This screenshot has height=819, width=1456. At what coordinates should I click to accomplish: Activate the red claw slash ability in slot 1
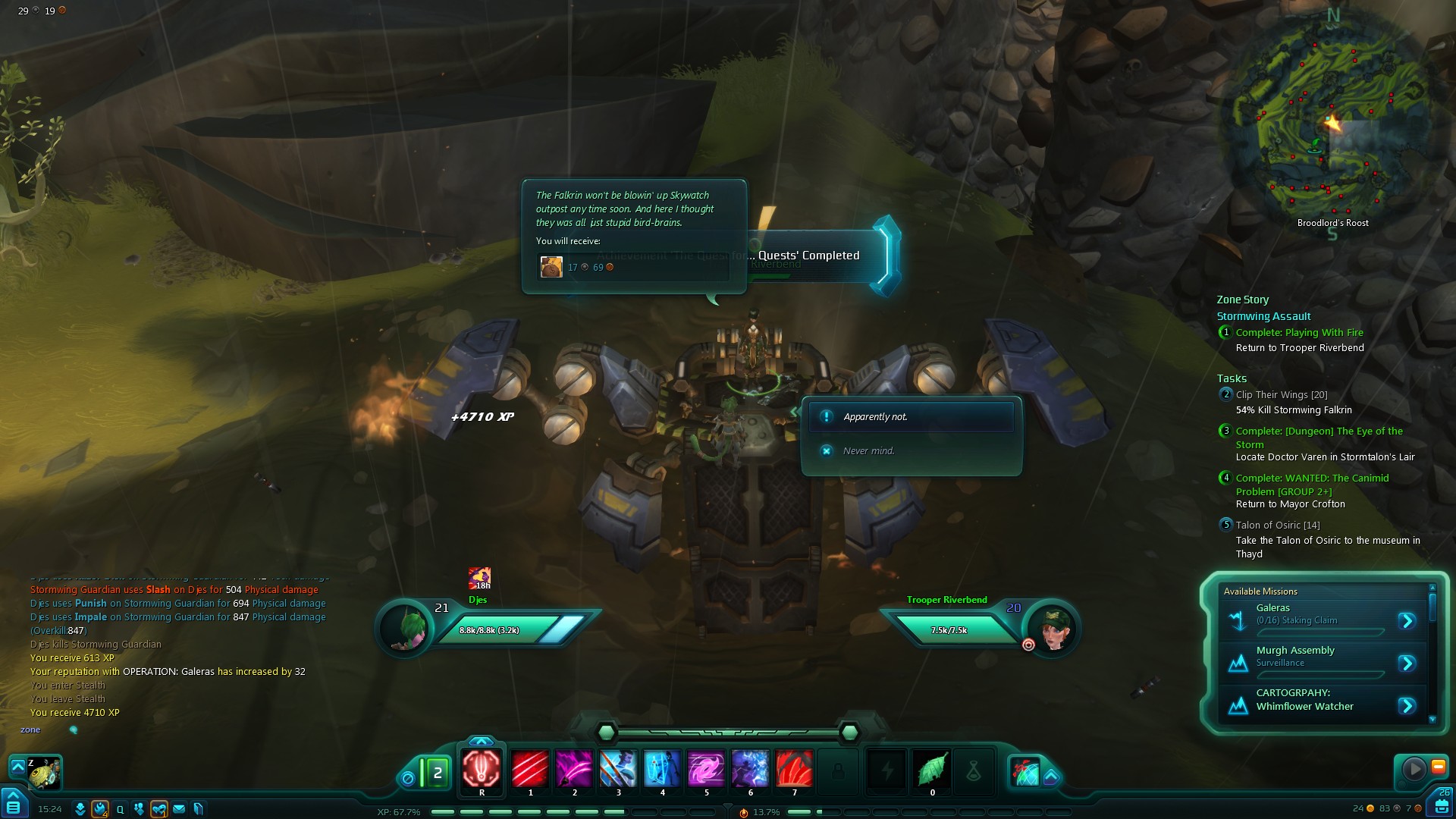coord(530,769)
